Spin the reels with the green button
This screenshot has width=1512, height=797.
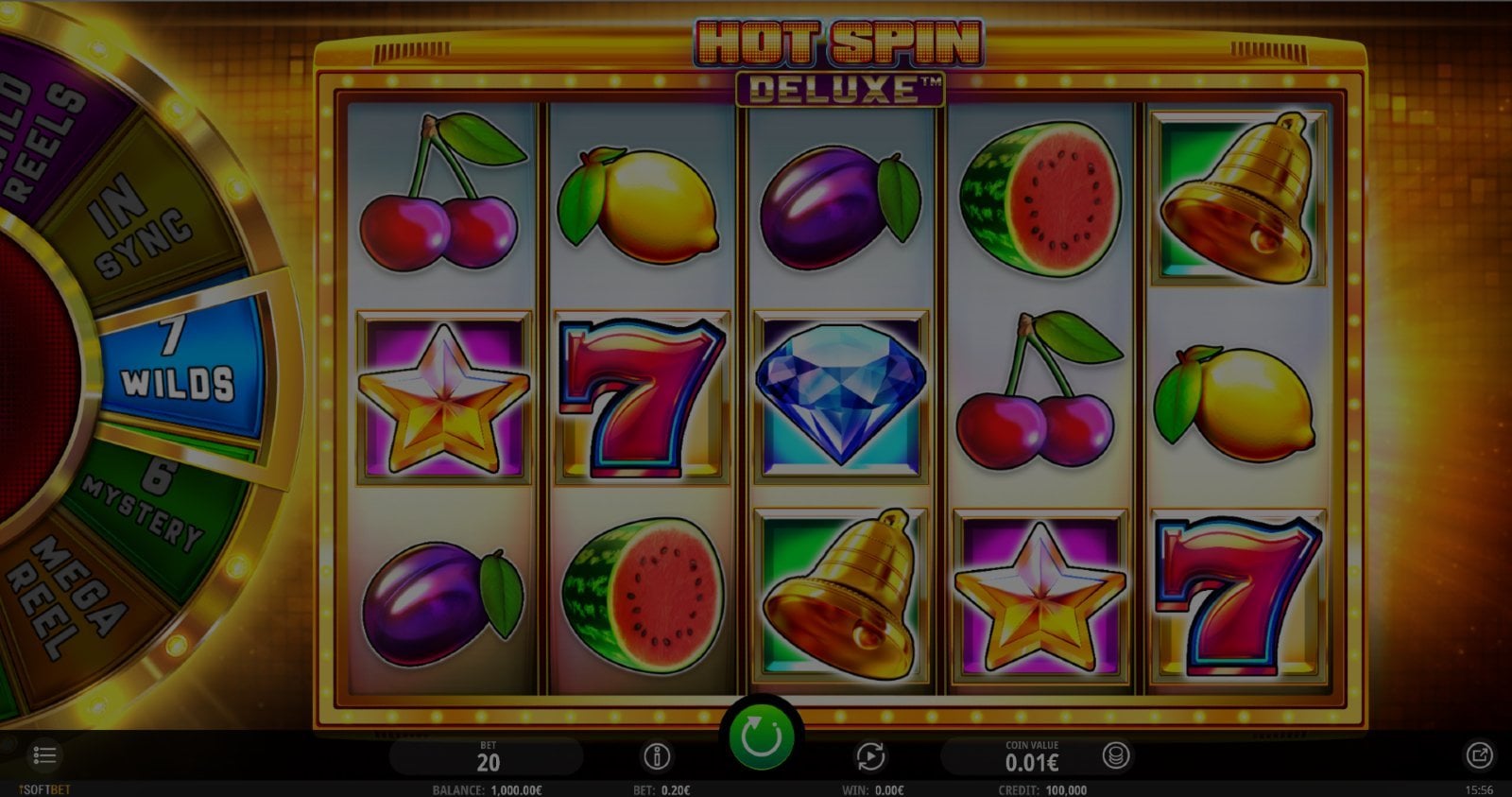point(761,736)
